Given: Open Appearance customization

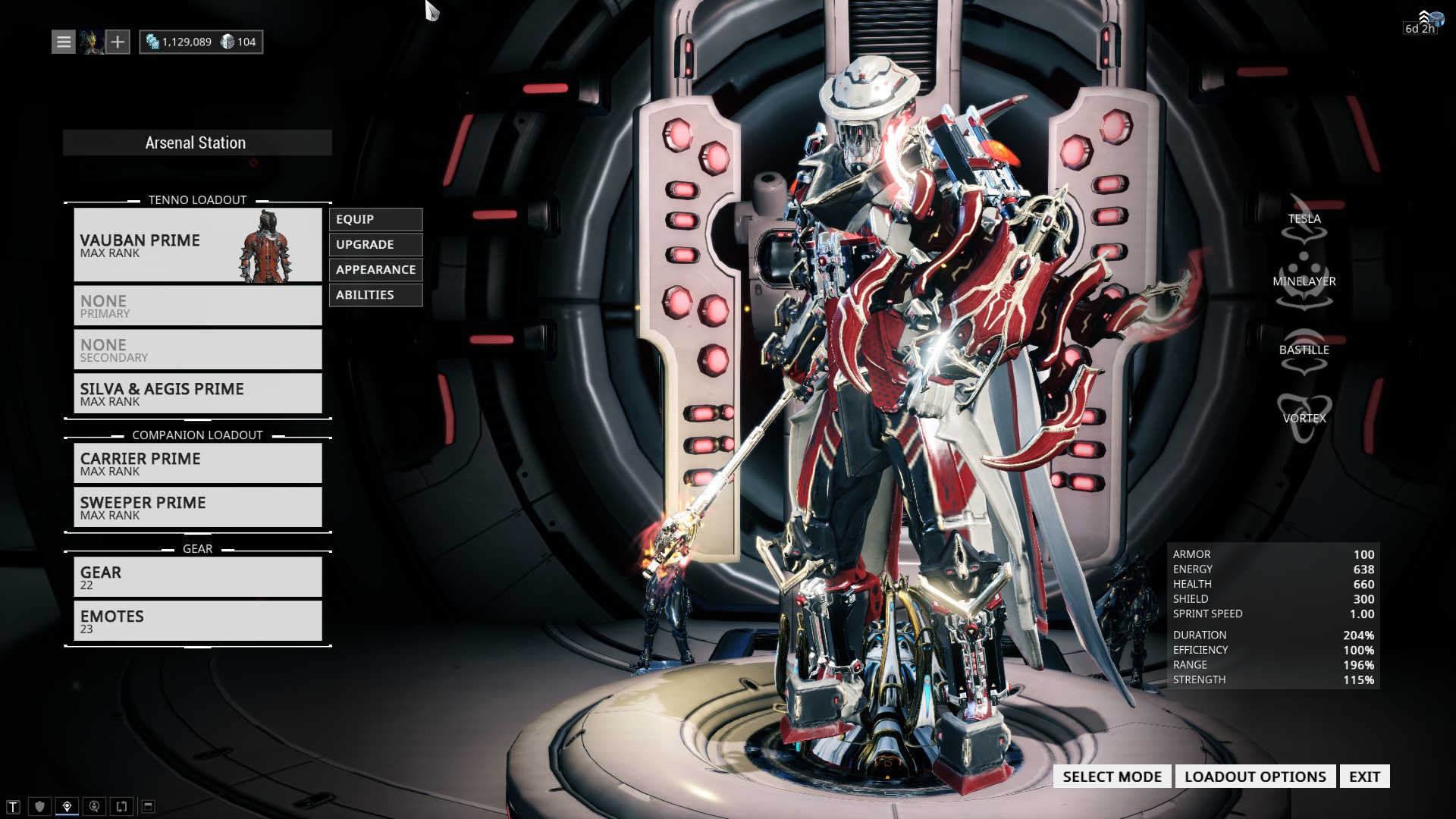Looking at the screenshot, I should coord(375,269).
